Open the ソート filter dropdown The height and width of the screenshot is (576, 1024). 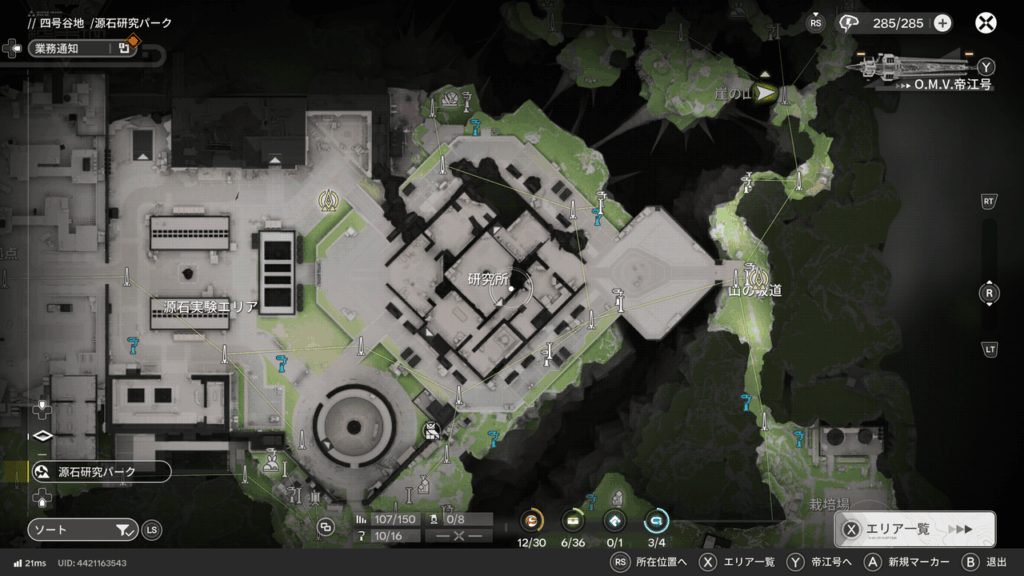(x=82, y=529)
